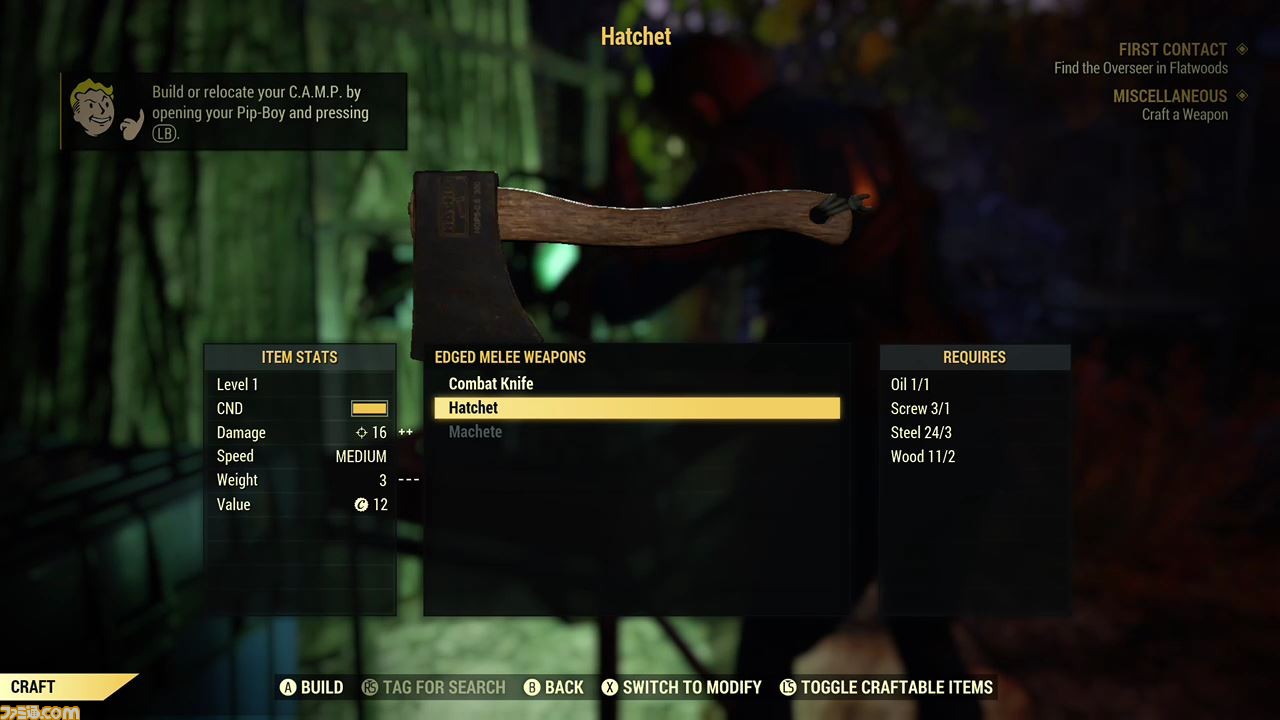Click the crosshair damage icon beside 16

(361, 432)
